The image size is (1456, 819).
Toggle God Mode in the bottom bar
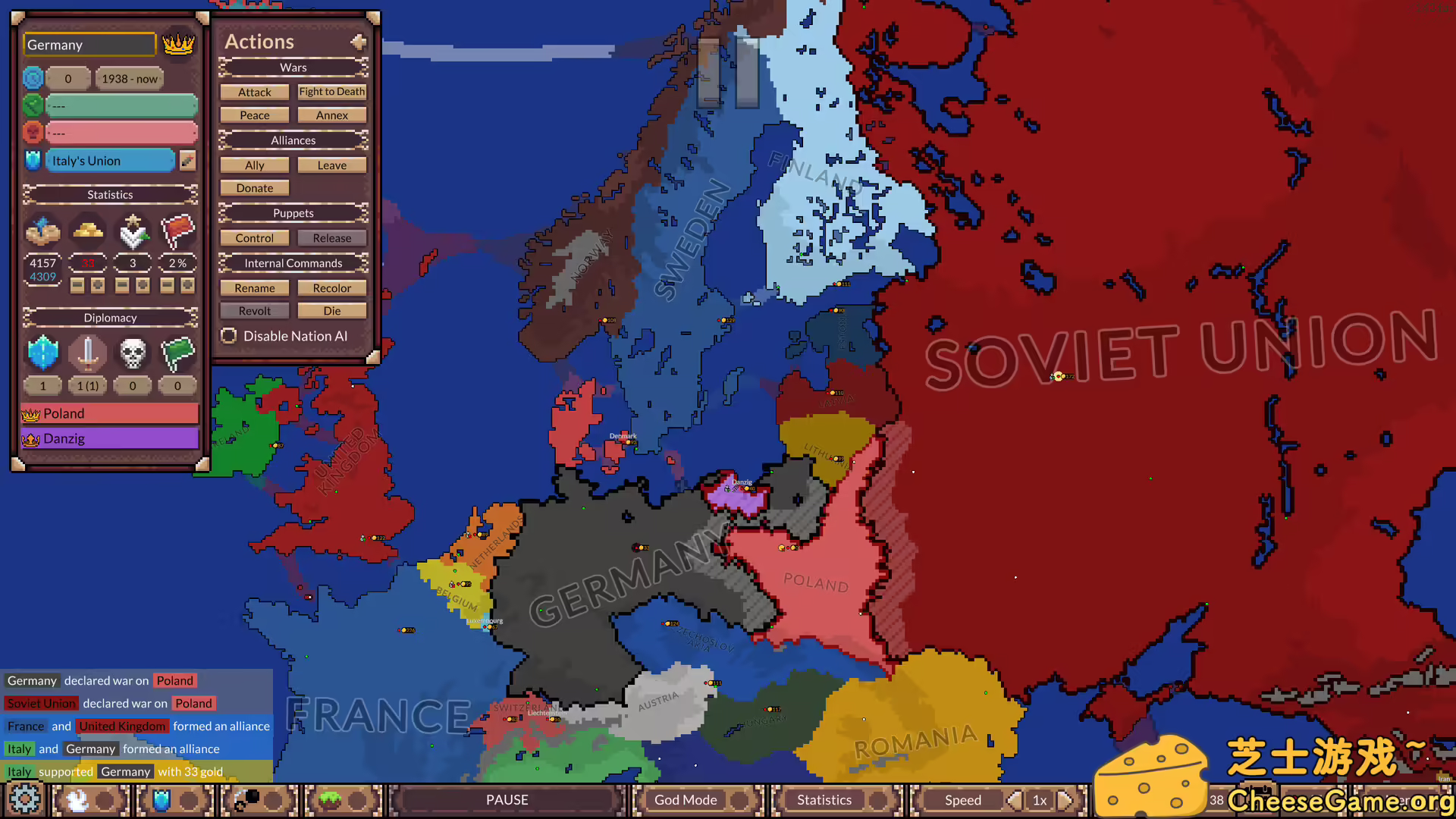click(685, 799)
